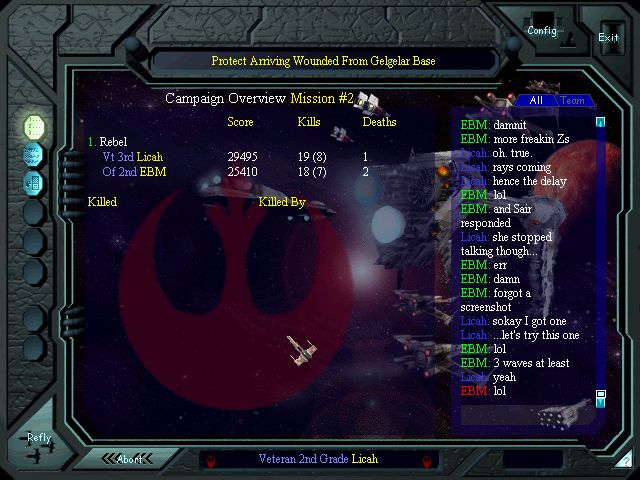This screenshot has width=640, height=480.
Task: Select the highlighted green numbered-list icon
Action: [34, 126]
